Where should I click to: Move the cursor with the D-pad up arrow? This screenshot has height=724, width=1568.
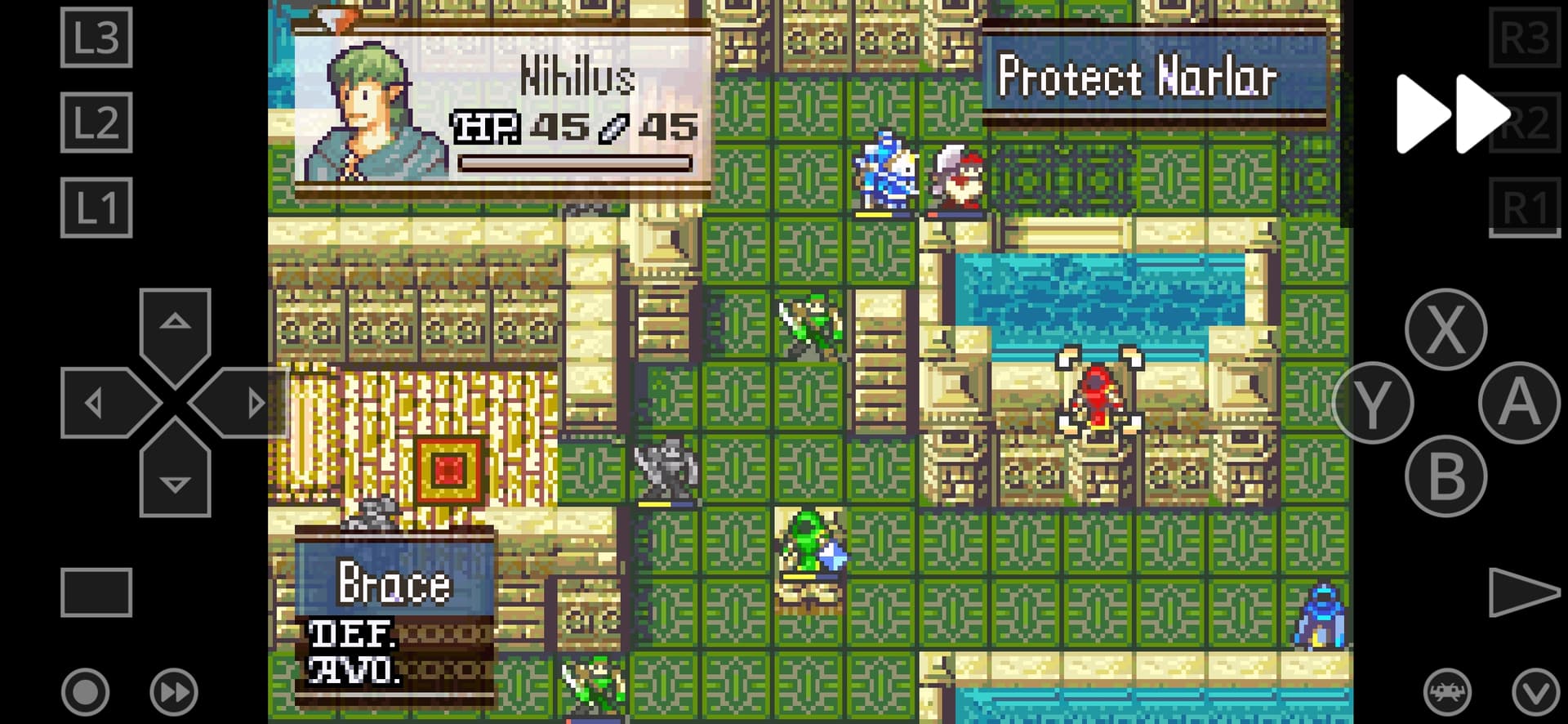click(x=175, y=325)
